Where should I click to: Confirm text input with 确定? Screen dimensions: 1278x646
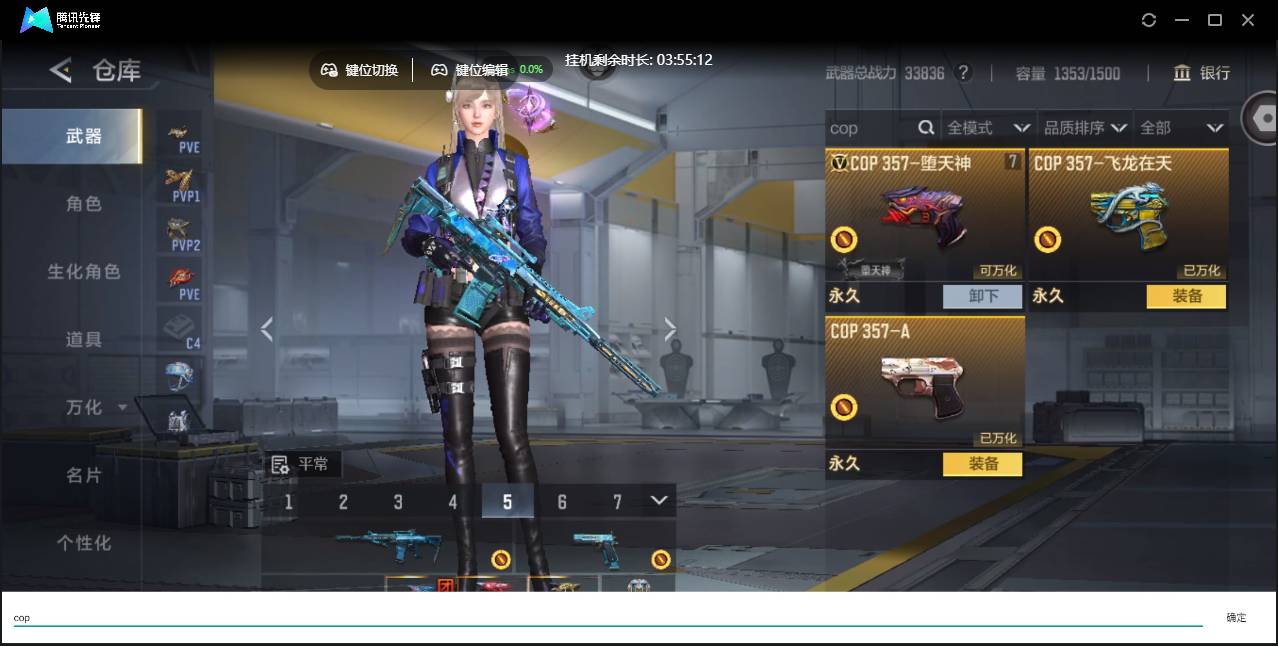click(x=1236, y=618)
